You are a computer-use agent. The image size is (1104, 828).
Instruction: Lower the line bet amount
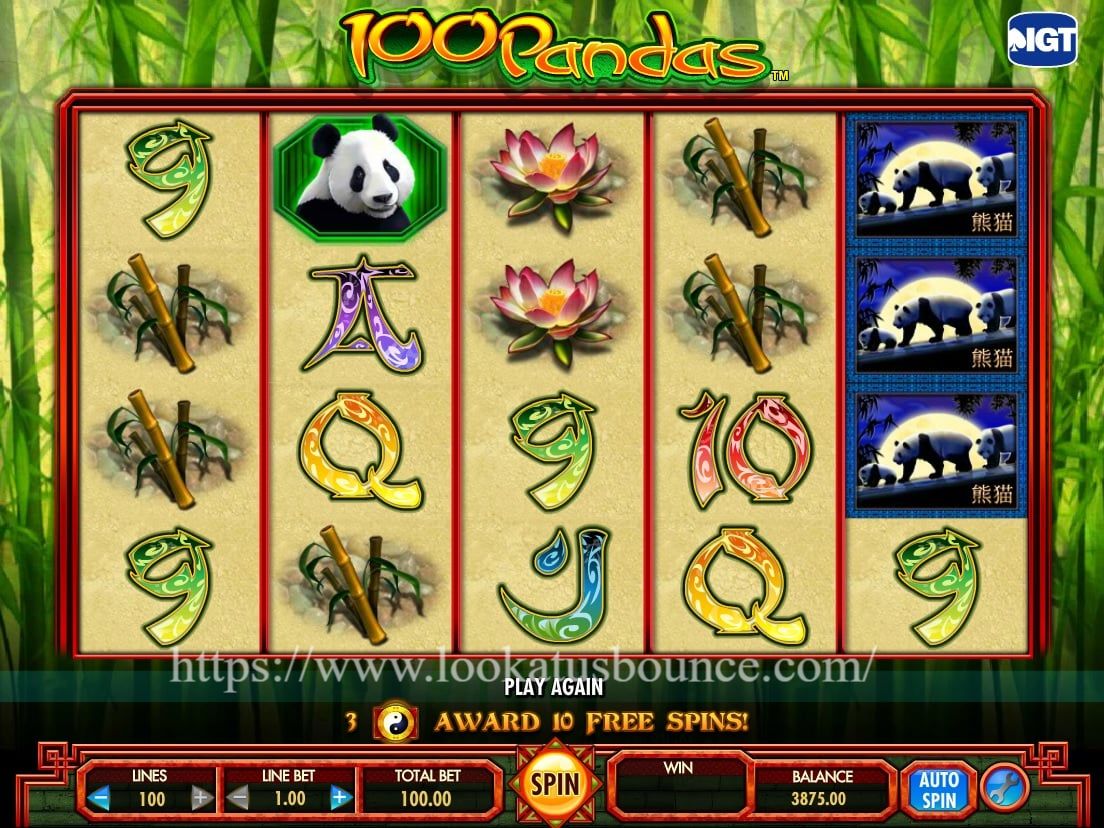click(x=238, y=798)
